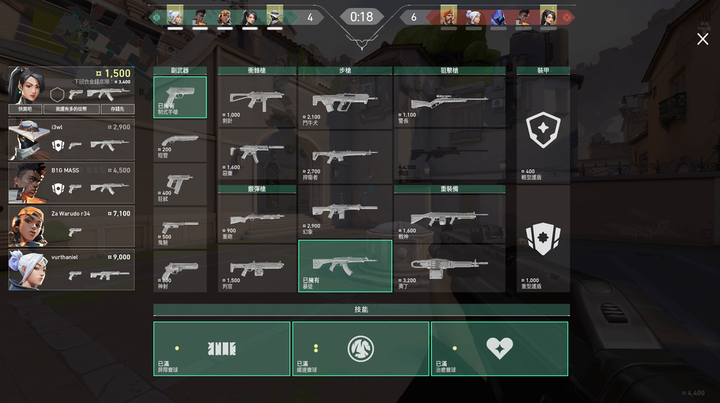720x403 pixels.
Task: Buy the Phantom rifle for 2,900
Action: coord(345,211)
